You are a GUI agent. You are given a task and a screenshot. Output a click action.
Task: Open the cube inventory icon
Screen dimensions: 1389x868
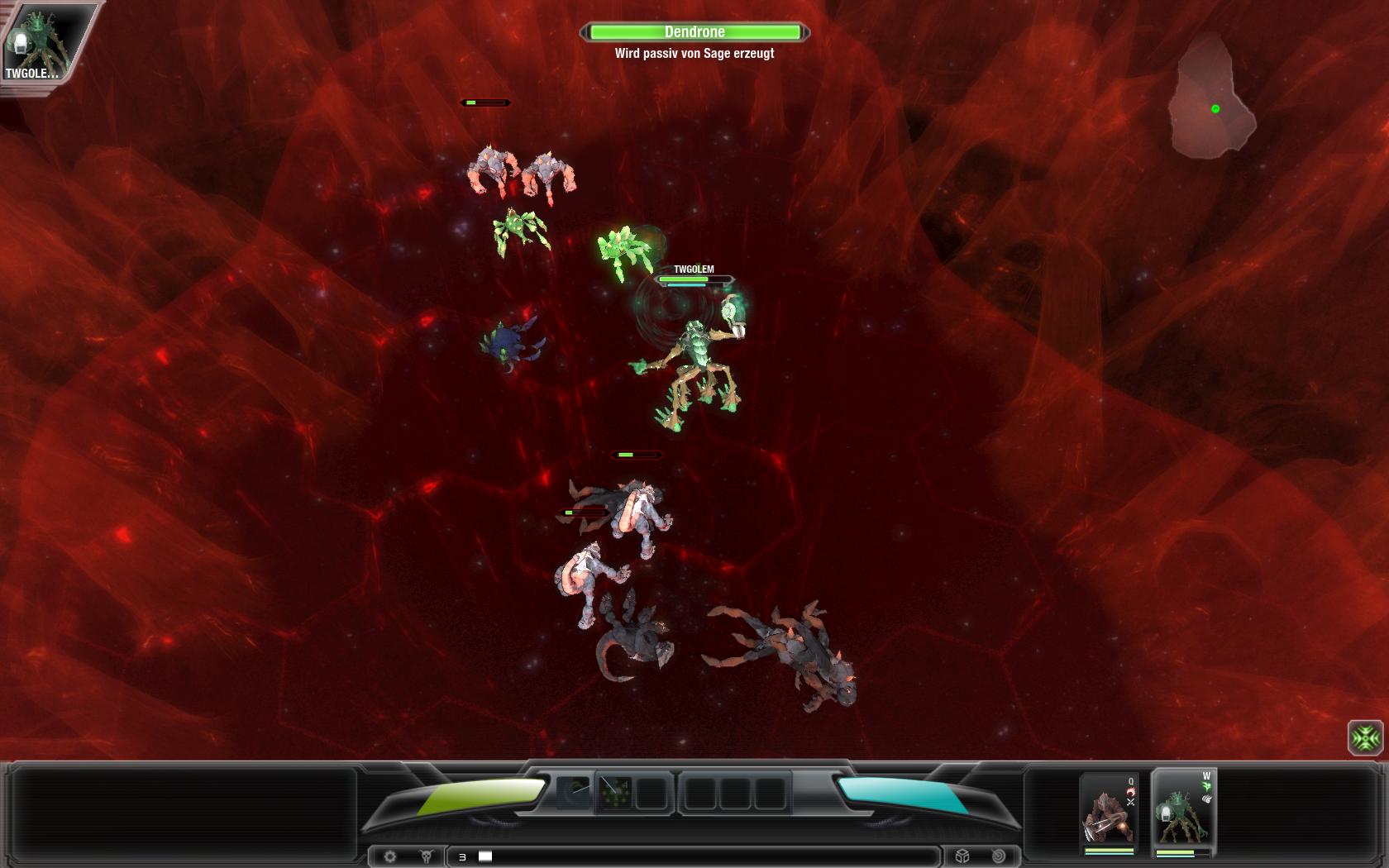[961, 856]
